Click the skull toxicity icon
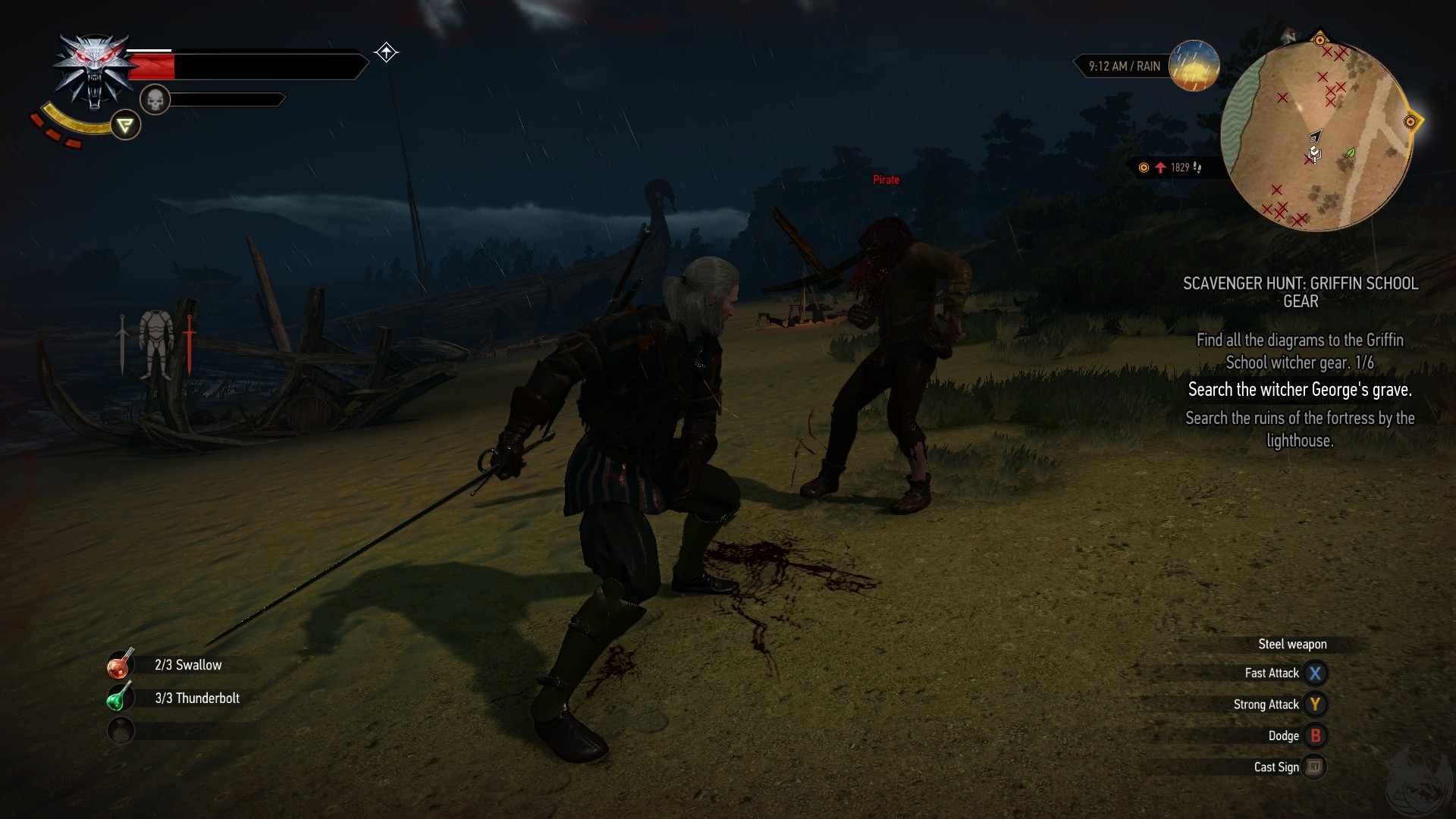This screenshot has height=819, width=1456. tap(155, 99)
